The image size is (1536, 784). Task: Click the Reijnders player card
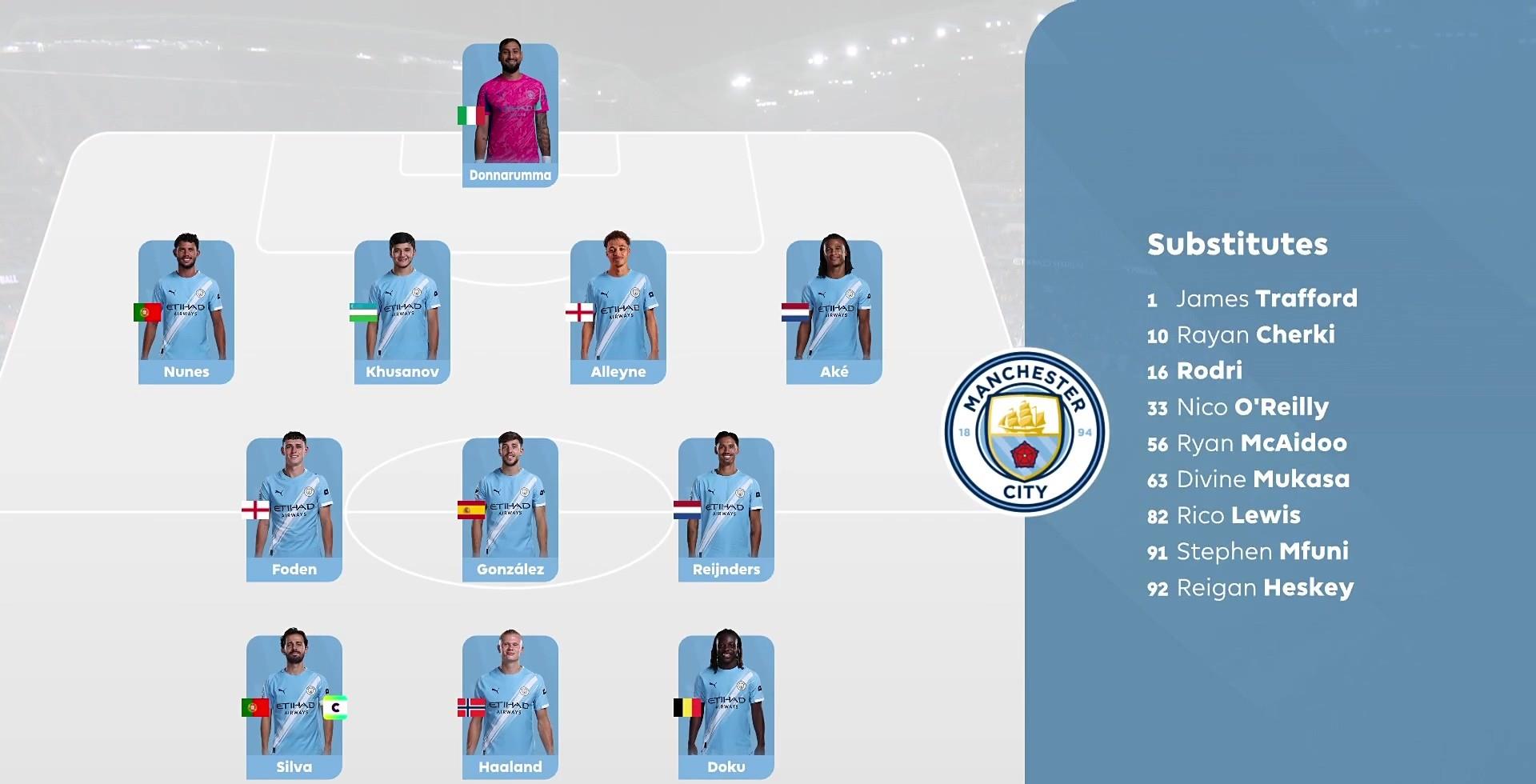[726, 509]
